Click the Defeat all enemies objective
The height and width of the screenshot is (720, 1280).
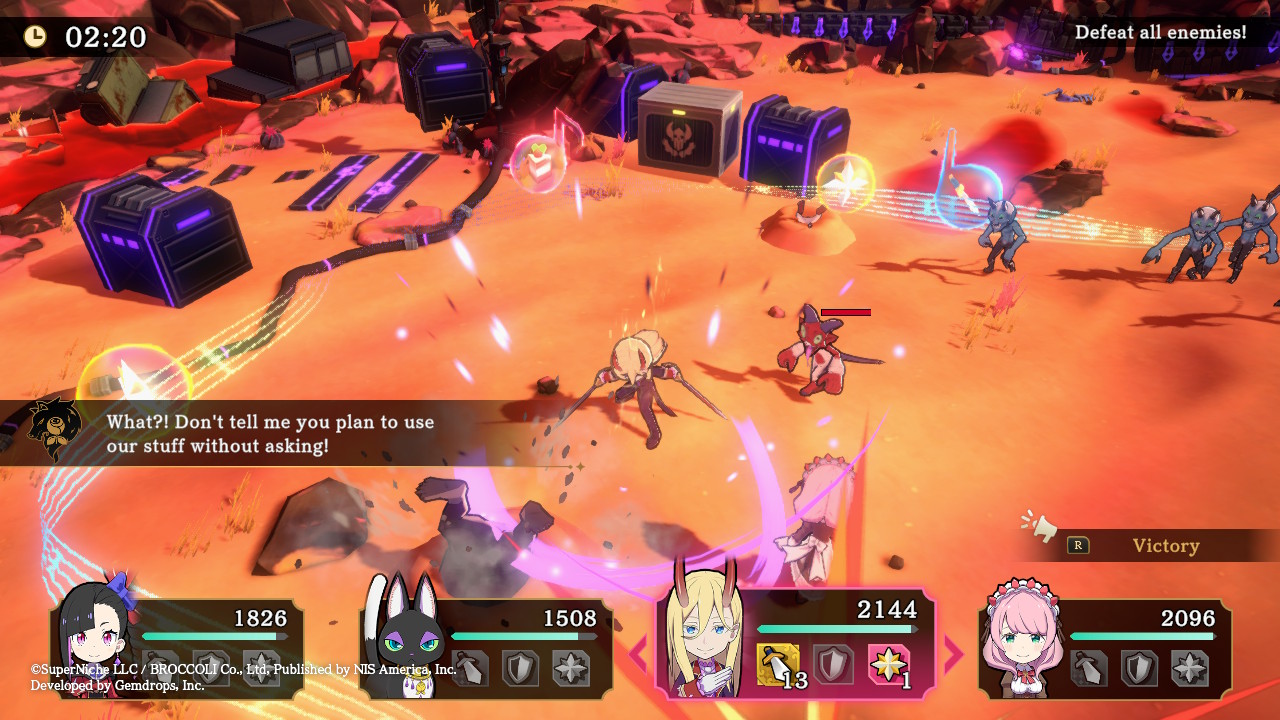point(1160,33)
